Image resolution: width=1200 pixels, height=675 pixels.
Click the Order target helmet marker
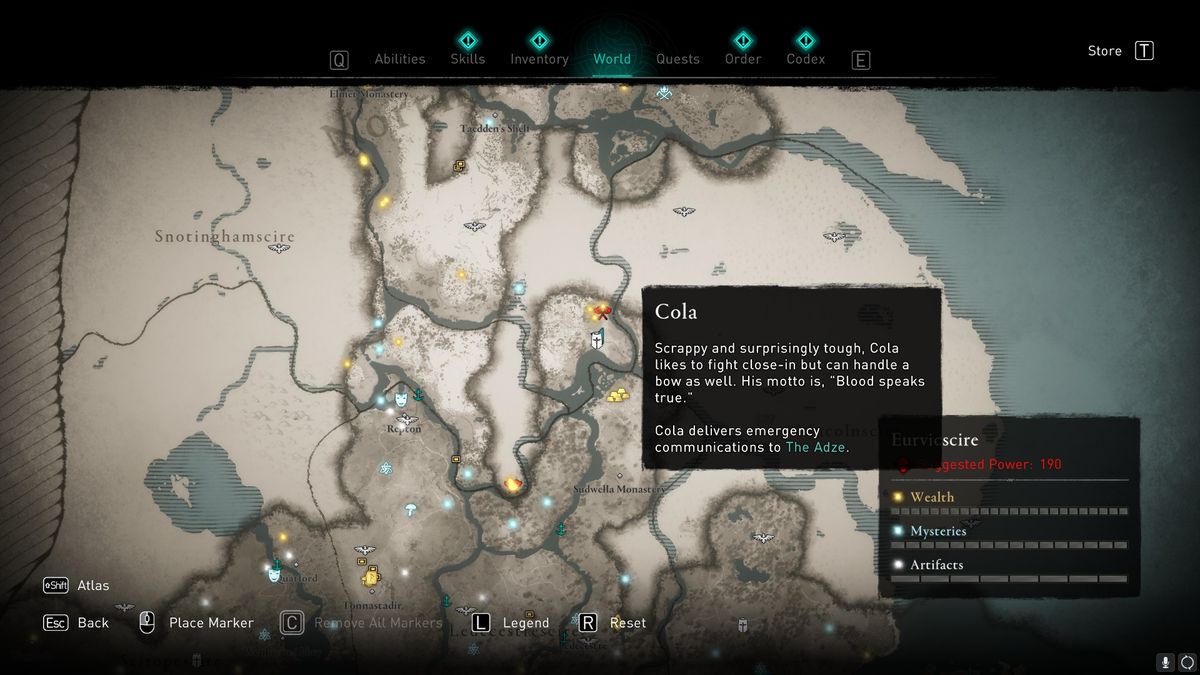point(598,340)
